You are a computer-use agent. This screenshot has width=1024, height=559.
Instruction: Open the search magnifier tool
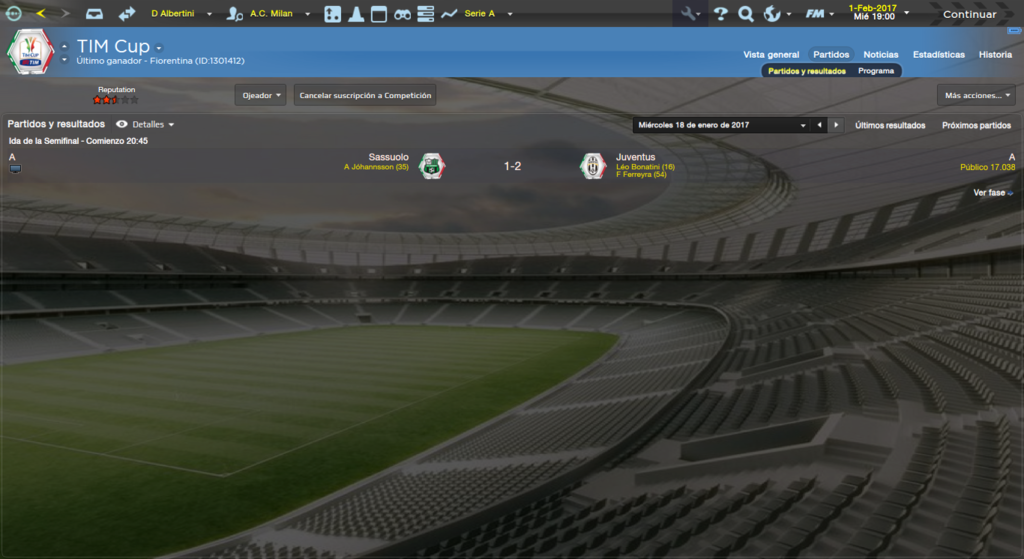pyautogui.click(x=746, y=14)
